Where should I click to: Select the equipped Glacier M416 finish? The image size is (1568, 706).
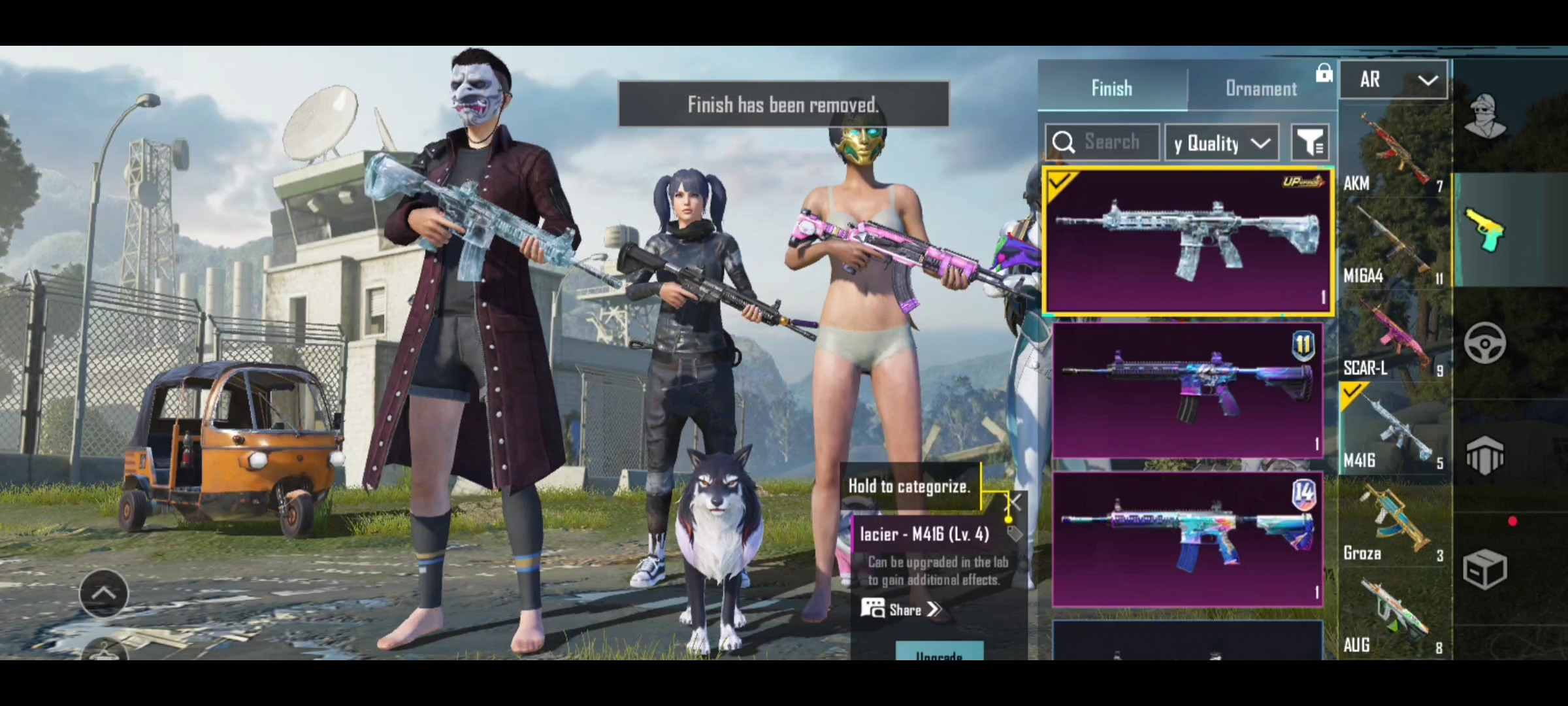[x=1187, y=241]
